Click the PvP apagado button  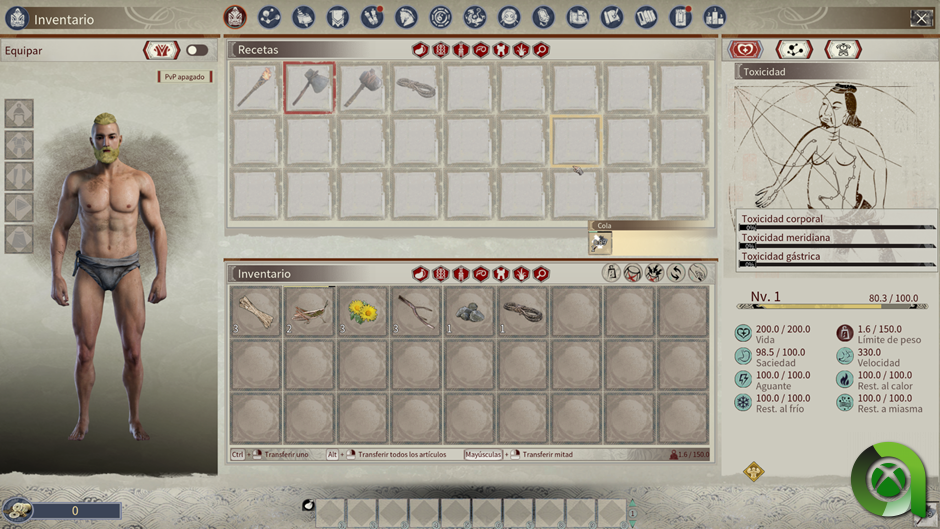pos(185,77)
